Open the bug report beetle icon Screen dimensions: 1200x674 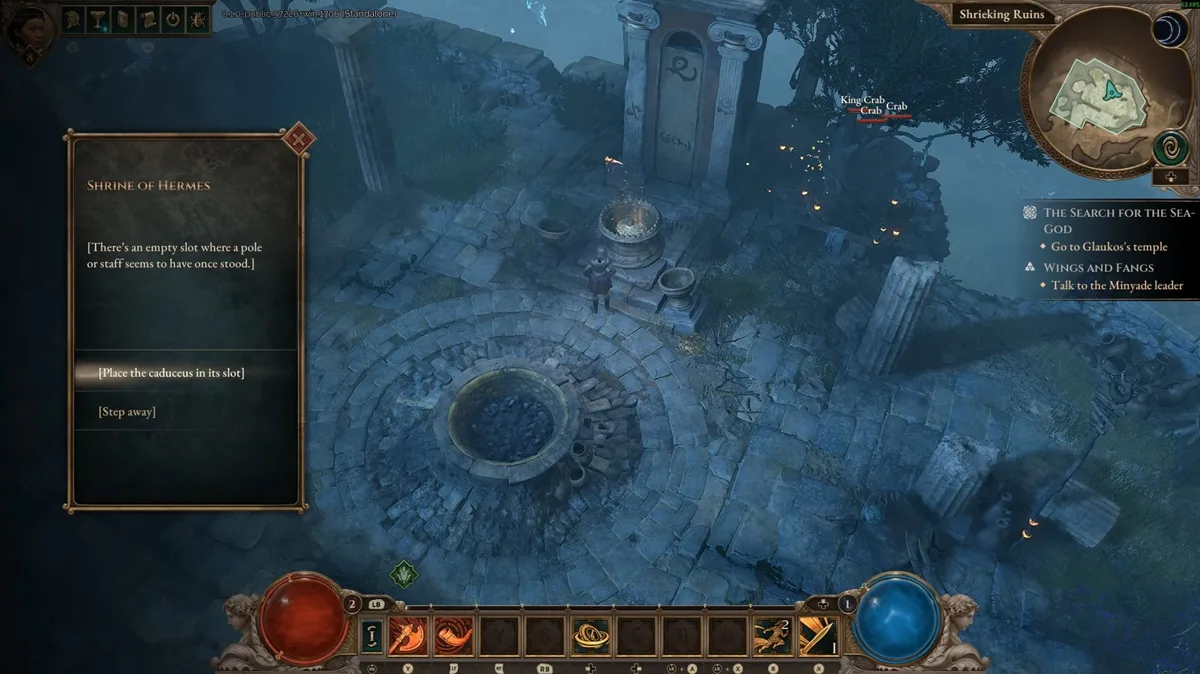click(196, 19)
